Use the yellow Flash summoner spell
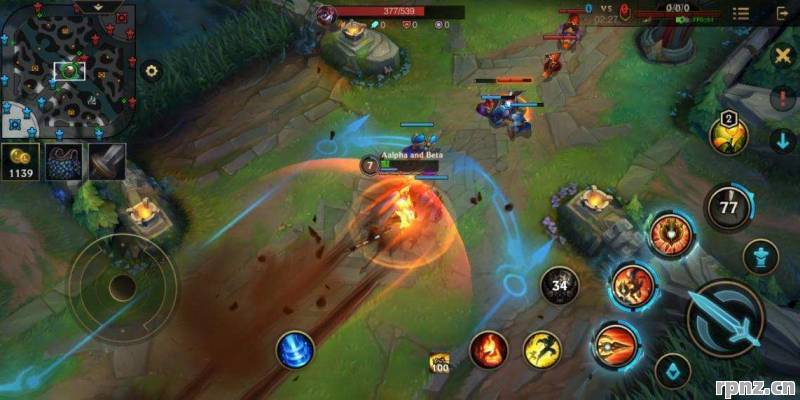 pos(542,349)
